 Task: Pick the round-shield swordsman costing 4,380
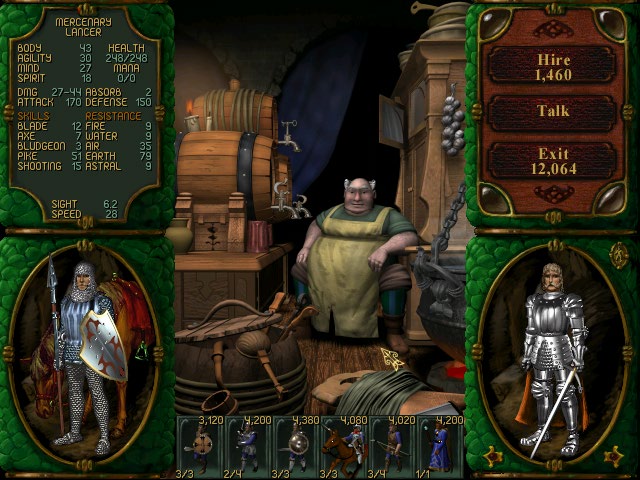pyautogui.click(x=299, y=444)
